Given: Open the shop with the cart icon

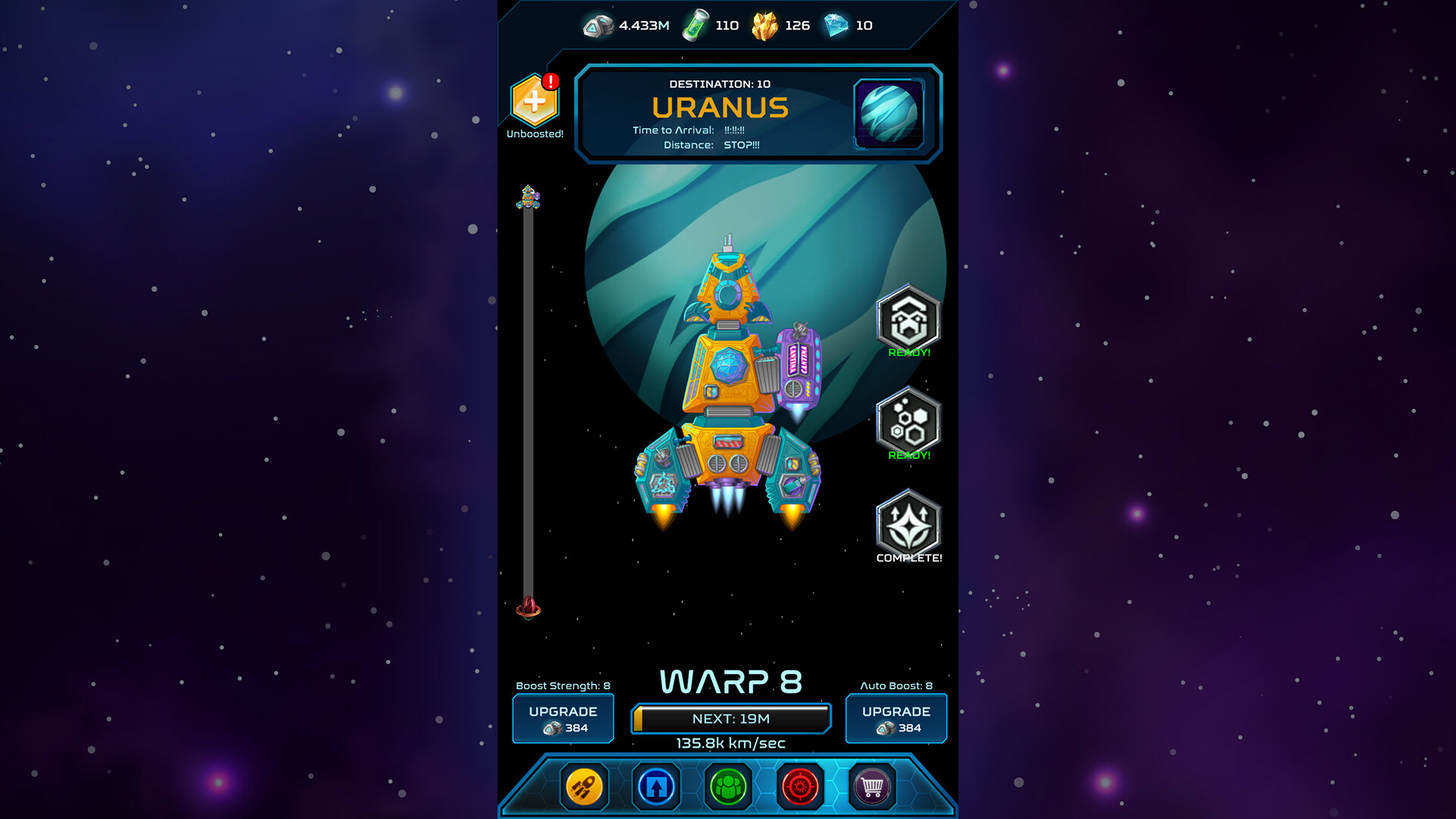Looking at the screenshot, I should (x=872, y=786).
